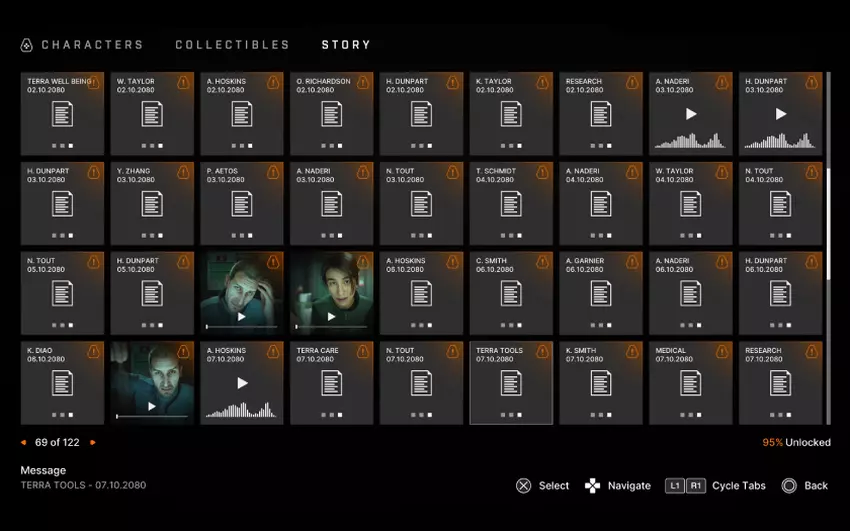Select the P. Aetos document tile
This screenshot has width=850, height=531.
(x=242, y=204)
